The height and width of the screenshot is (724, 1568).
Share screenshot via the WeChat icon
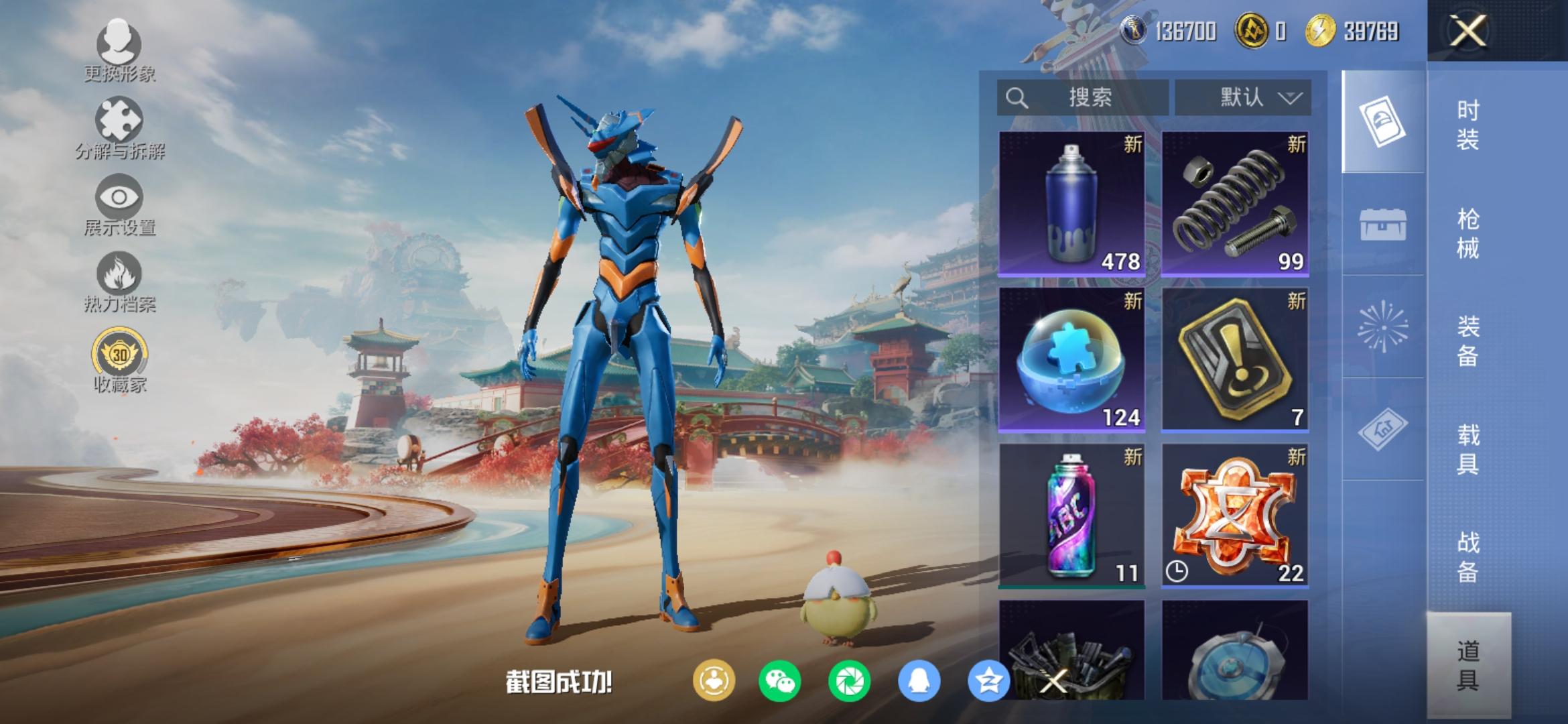[x=779, y=682]
